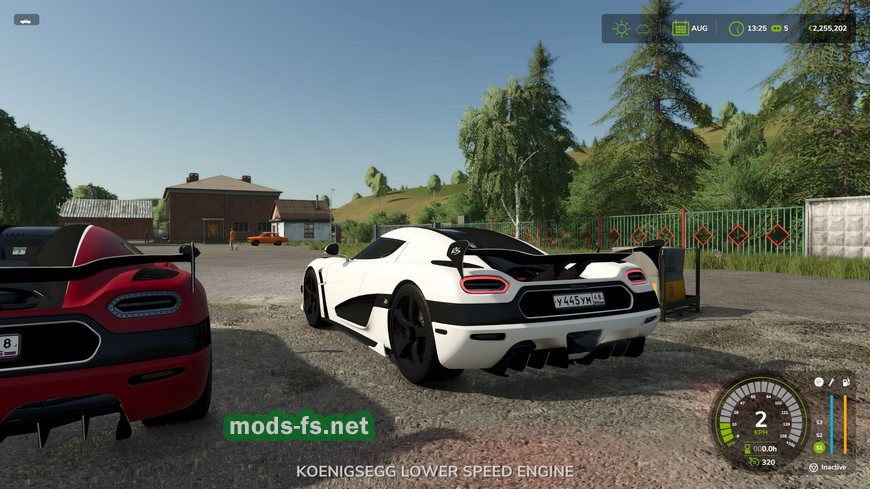Image resolution: width=870 pixels, height=489 pixels.
Task: Open the mods-fs.net watermark link
Action: pos(299,427)
